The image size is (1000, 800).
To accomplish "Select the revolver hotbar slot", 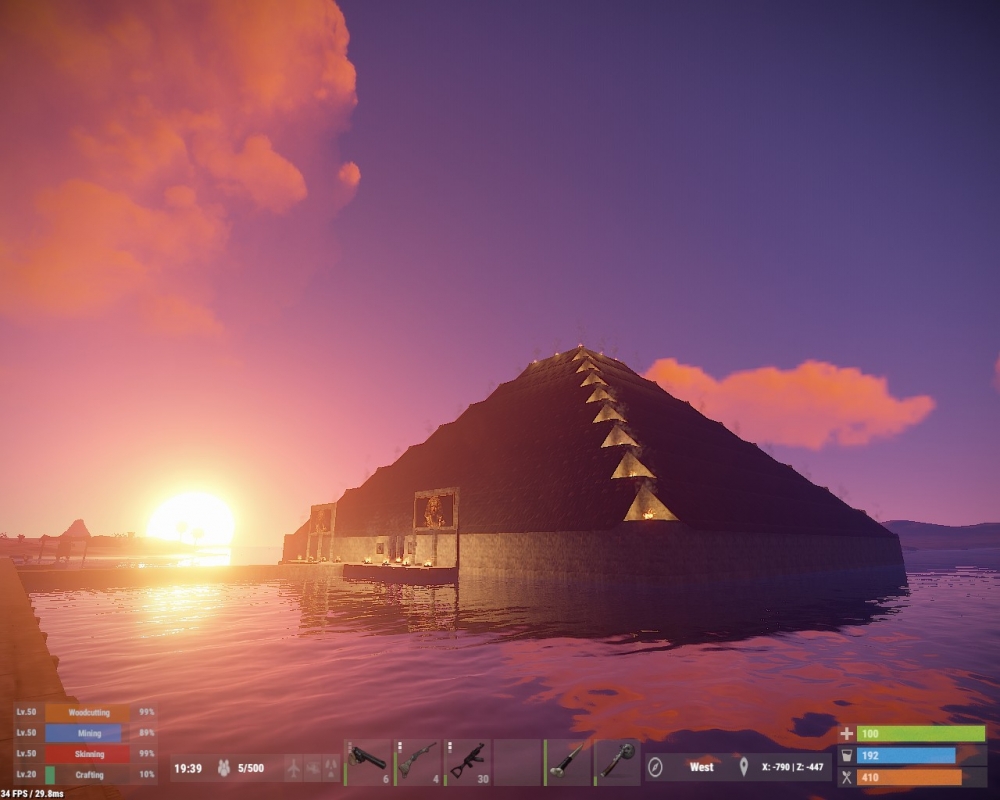I will (368, 761).
